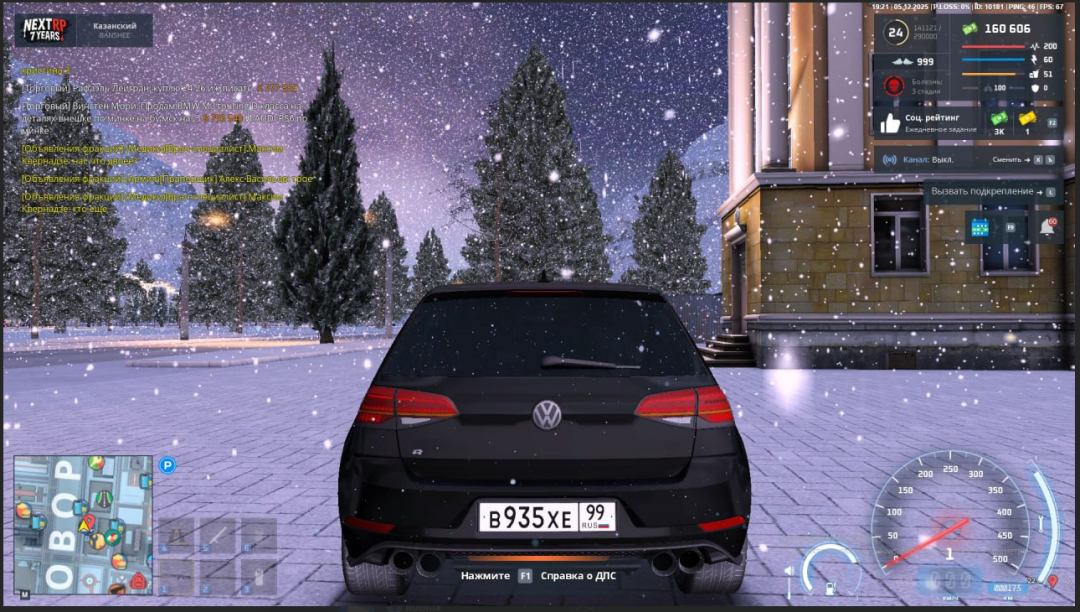Open the calendar events icon
The height and width of the screenshot is (612, 1080).
click(x=979, y=227)
